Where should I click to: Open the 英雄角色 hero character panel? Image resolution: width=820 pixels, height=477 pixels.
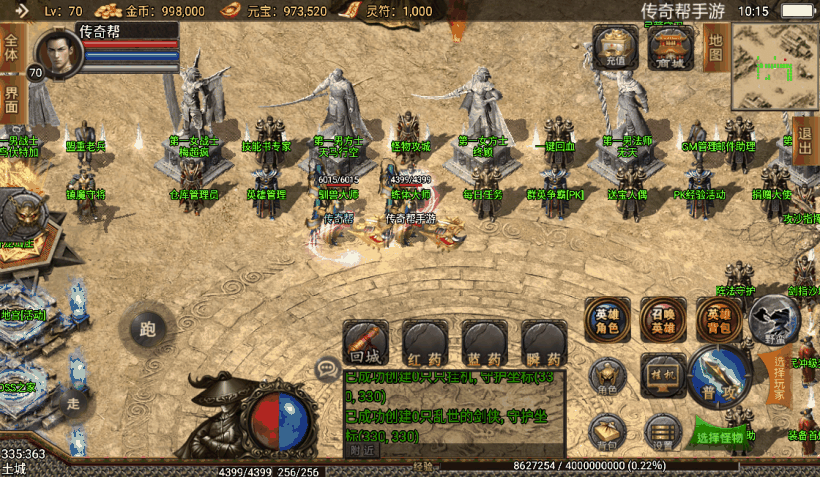tap(607, 319)
